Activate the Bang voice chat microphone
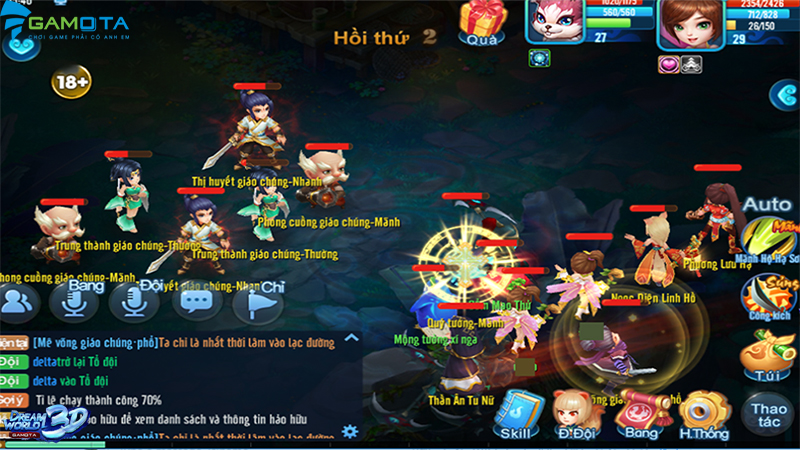800x450 pixels. click(x=76, y=299)
